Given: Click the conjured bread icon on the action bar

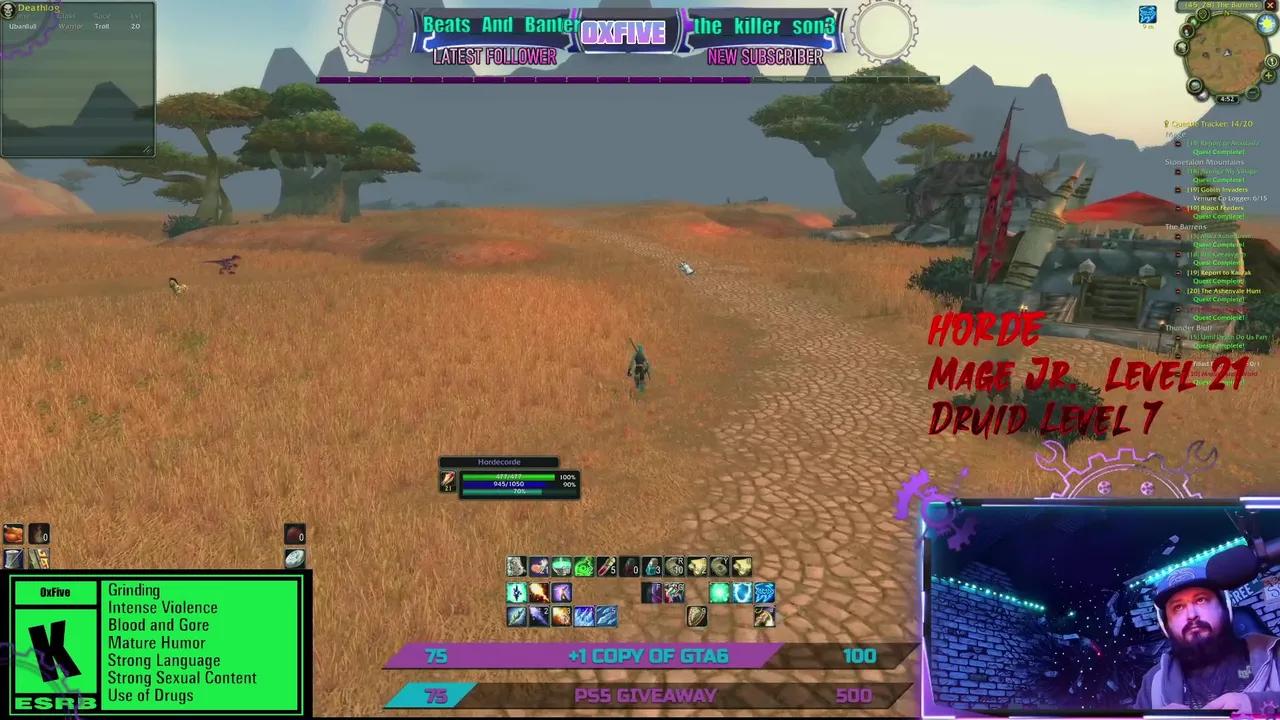Looking at the screenshot, I should (x=538, y=568).
